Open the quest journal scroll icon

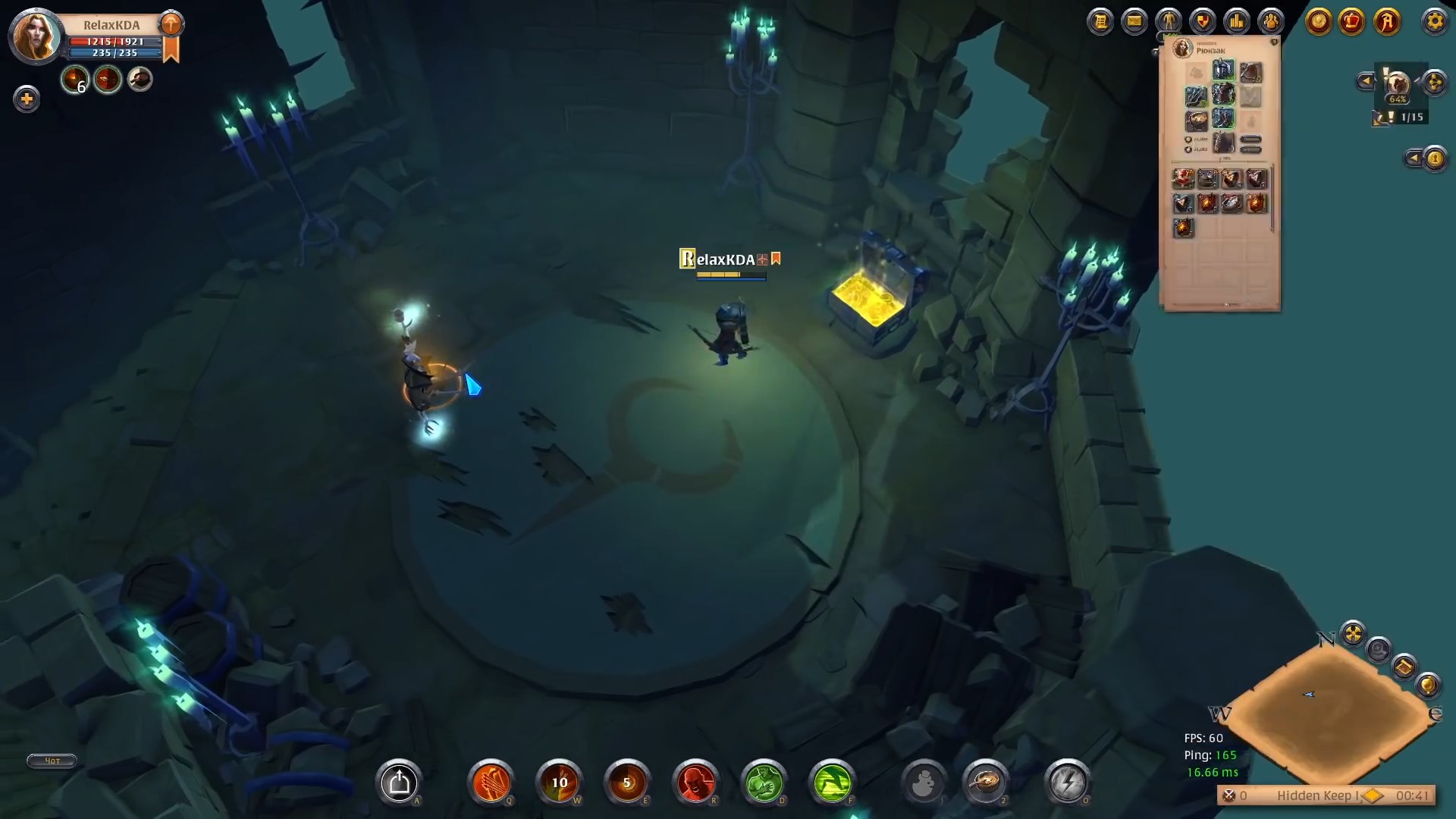1102,22
